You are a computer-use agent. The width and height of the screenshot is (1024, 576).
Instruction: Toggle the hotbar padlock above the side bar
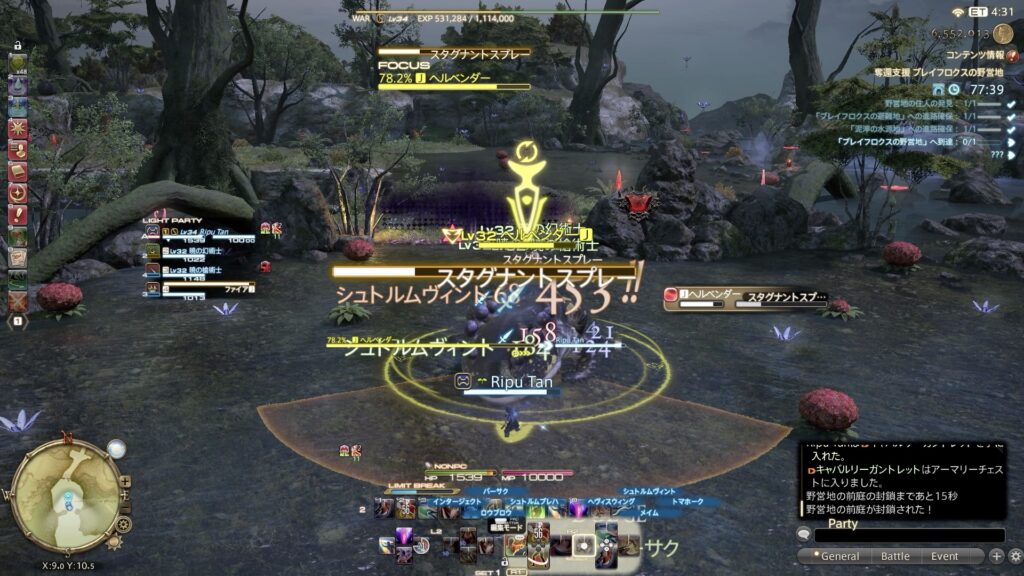click(17, 44)
